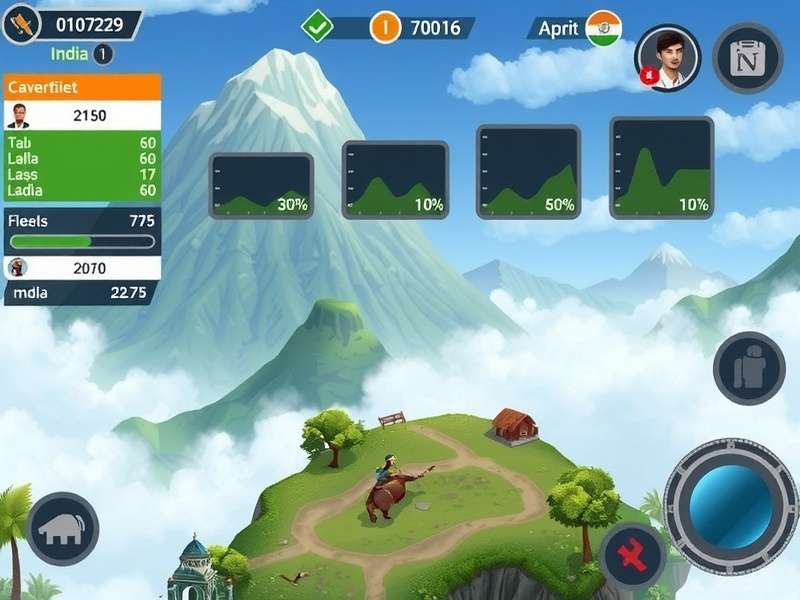Screen dimensions: 800x600
Task: Tap the notepad N button
Action: [747, 58]
